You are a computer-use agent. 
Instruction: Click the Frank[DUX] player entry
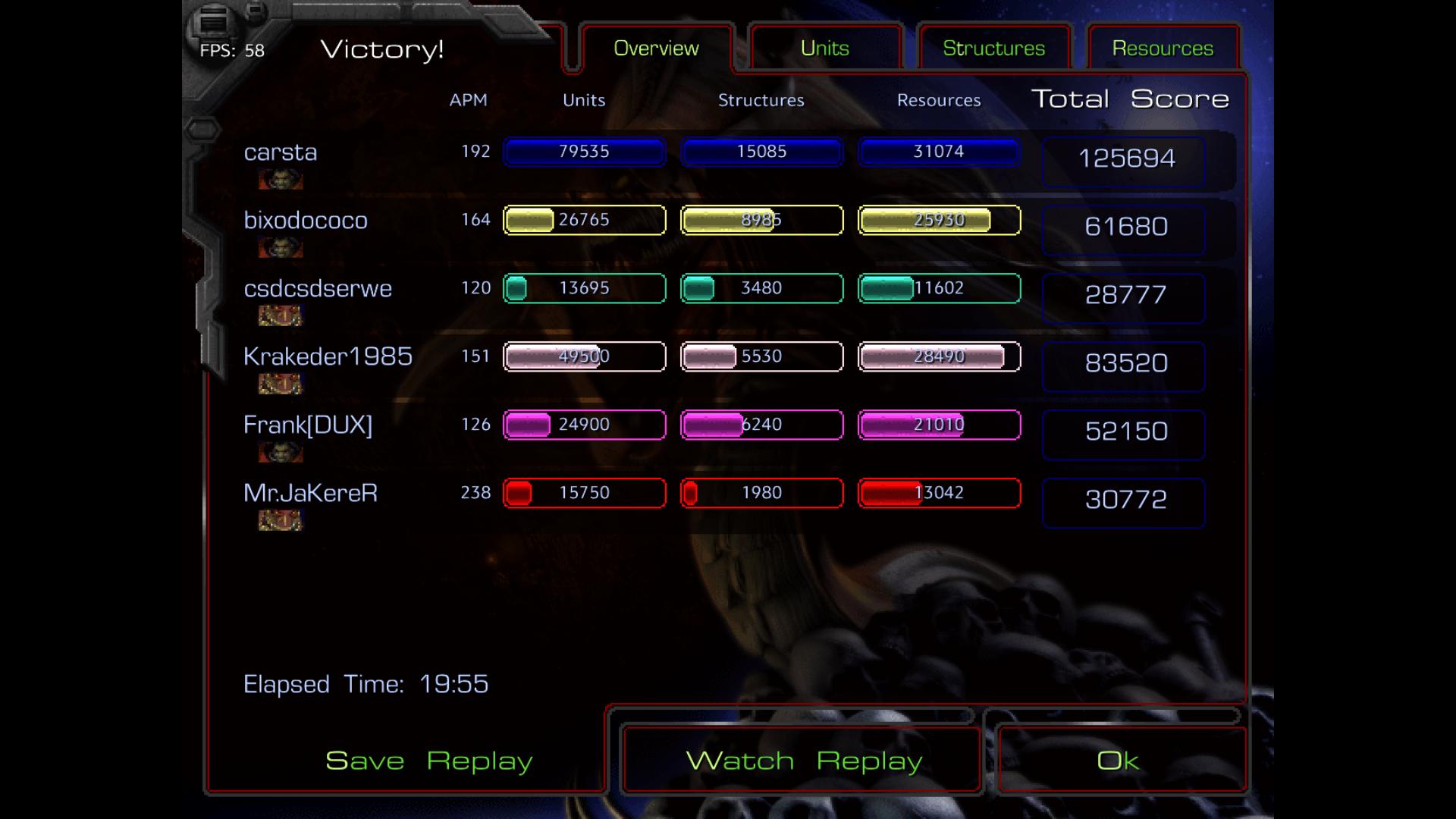coord(308,425)
